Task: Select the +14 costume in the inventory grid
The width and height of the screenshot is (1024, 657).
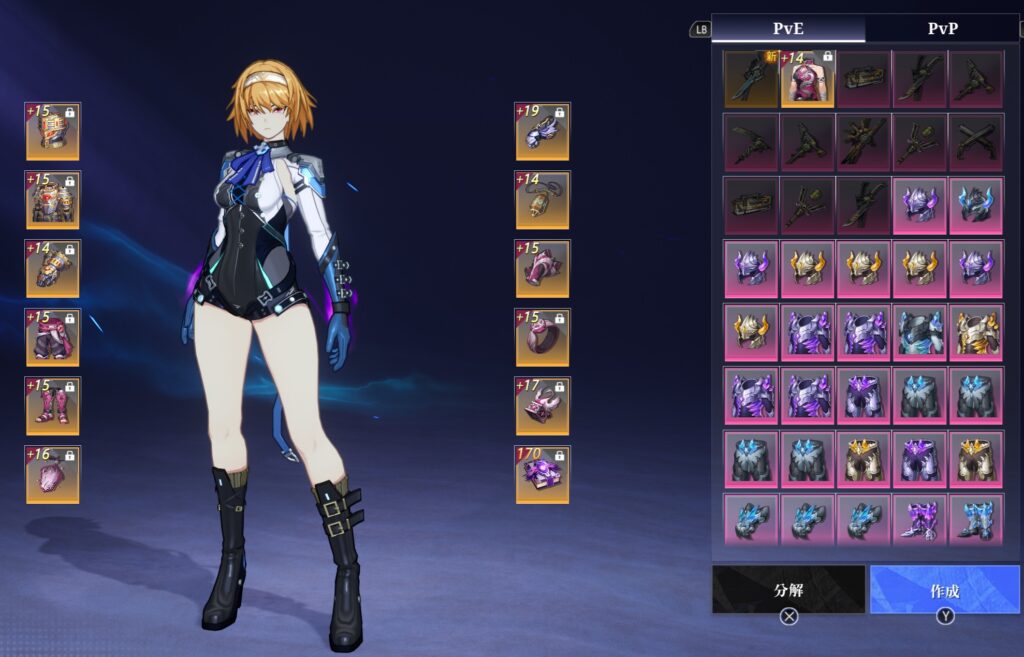Action: click(x=808, y=79)
